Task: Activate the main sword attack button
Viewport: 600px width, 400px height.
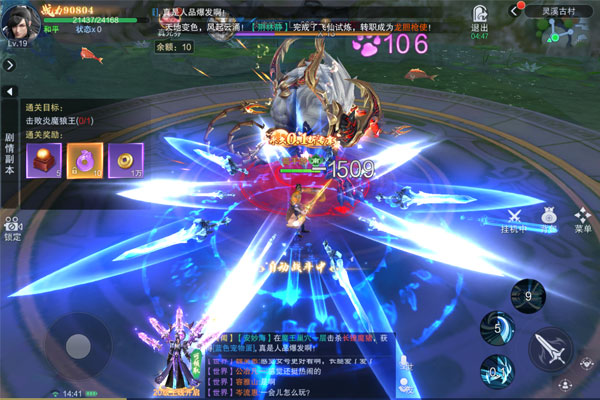Action: (x=552, y=350)
